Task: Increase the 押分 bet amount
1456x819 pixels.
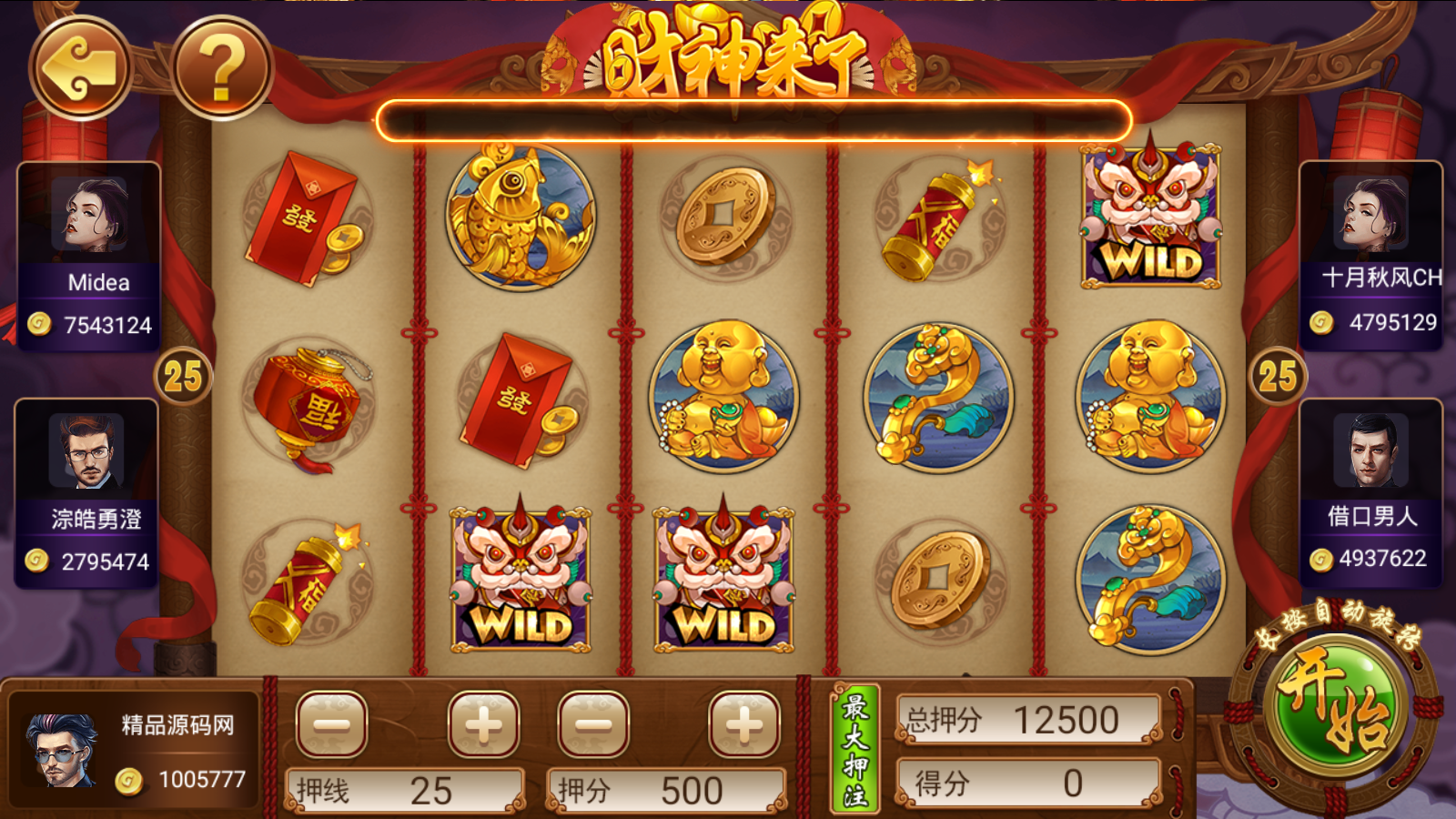Action: pyautogui.click(x=744, y=724)
